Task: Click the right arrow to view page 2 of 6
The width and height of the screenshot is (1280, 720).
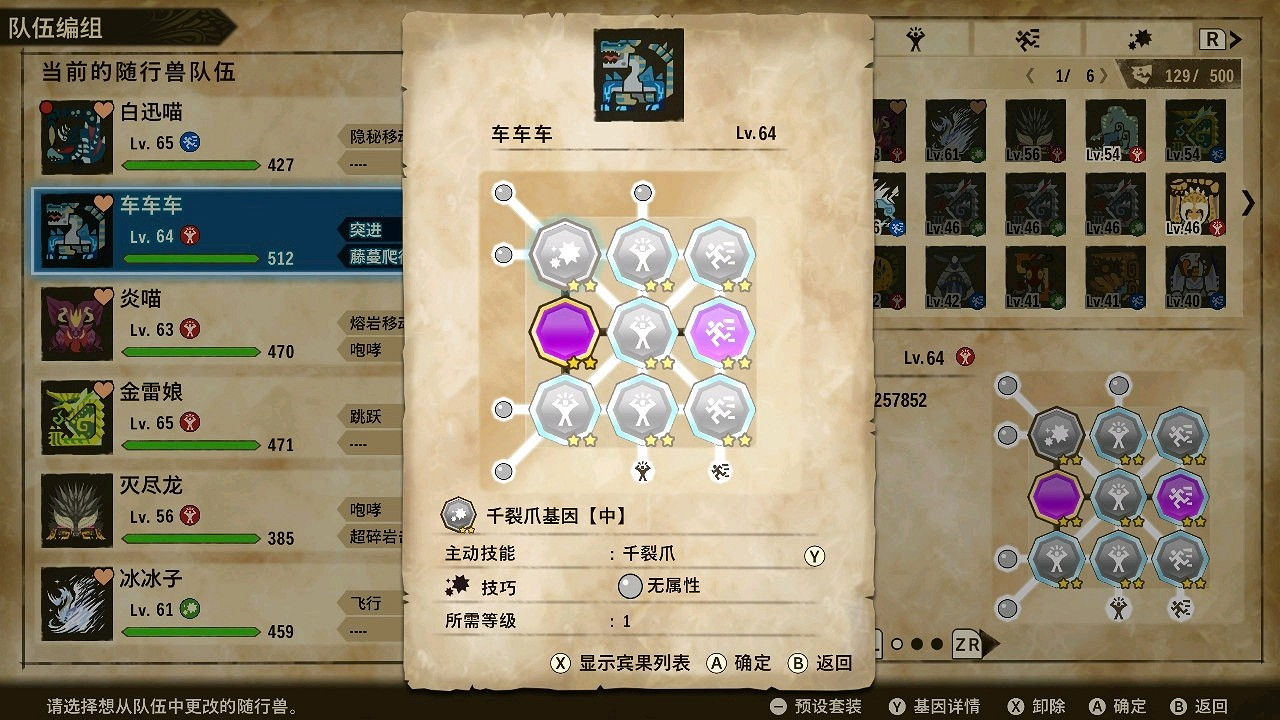Action: tap(1105, 73)
